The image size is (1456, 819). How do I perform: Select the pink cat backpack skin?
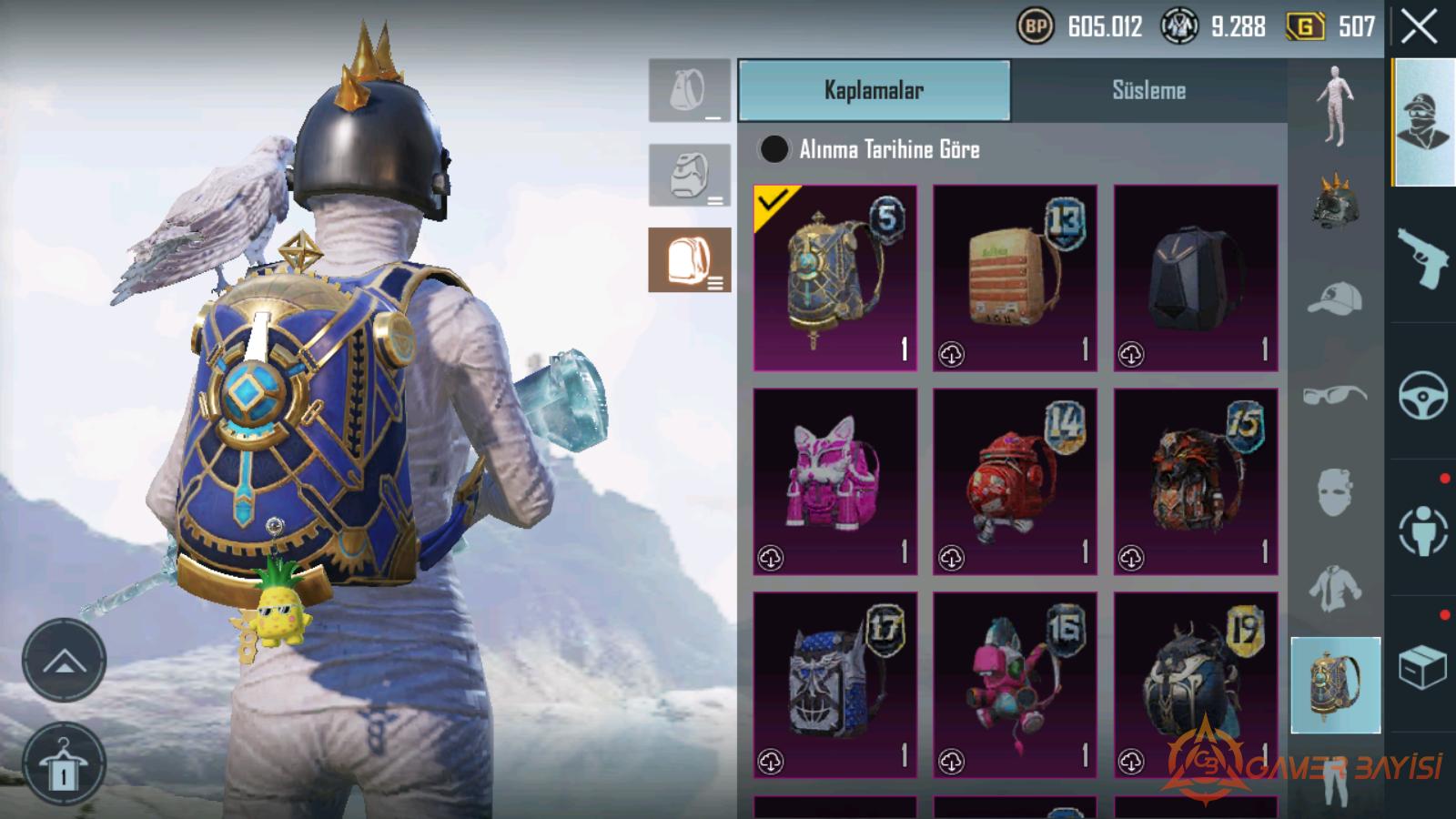pos(834,481)
